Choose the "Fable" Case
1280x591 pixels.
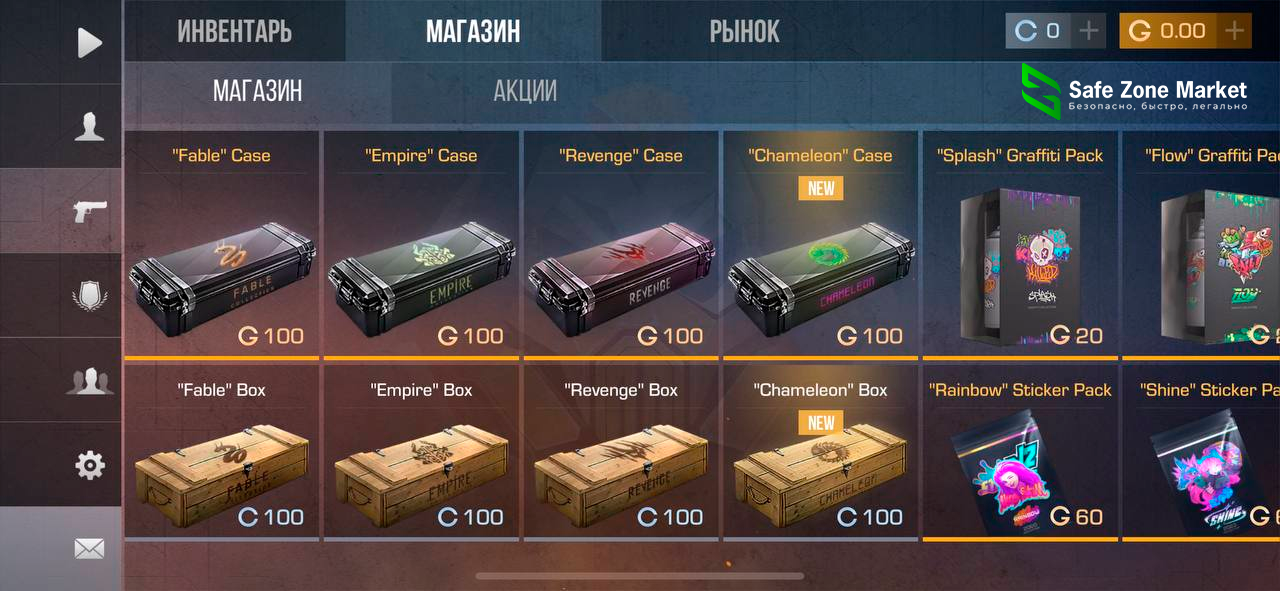click(221, 260)
